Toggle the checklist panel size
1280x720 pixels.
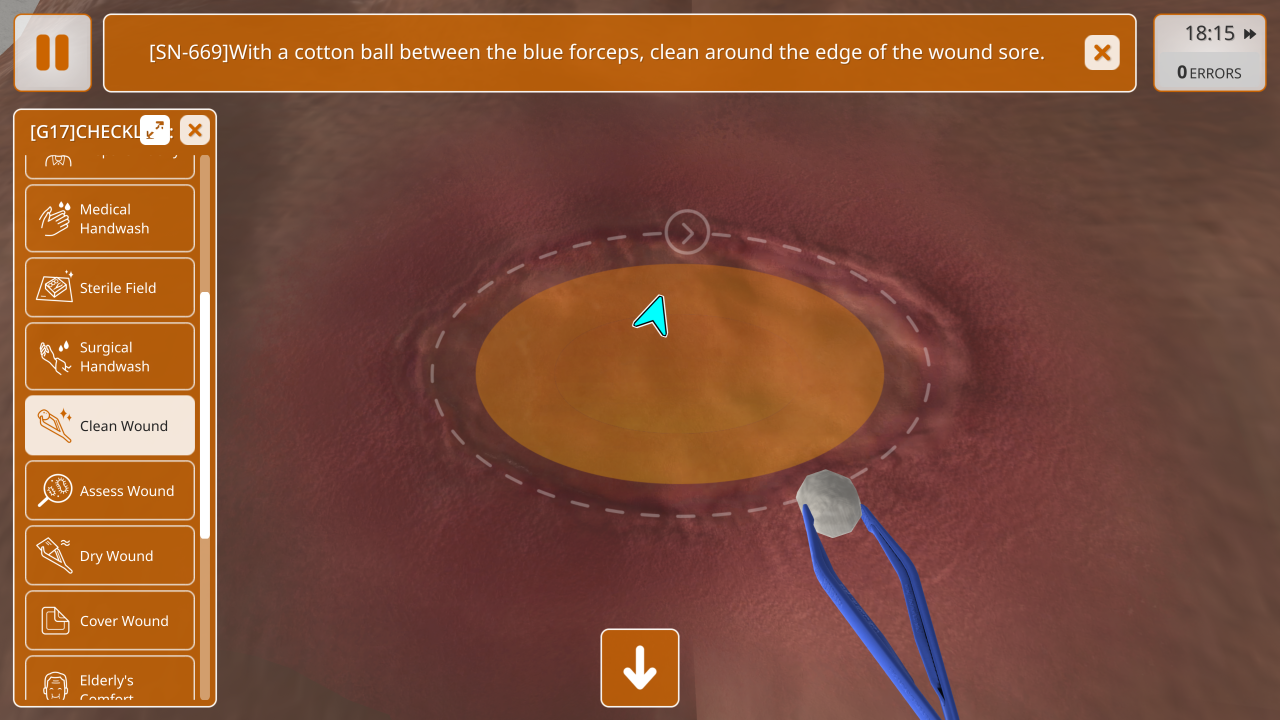[155, 130]
